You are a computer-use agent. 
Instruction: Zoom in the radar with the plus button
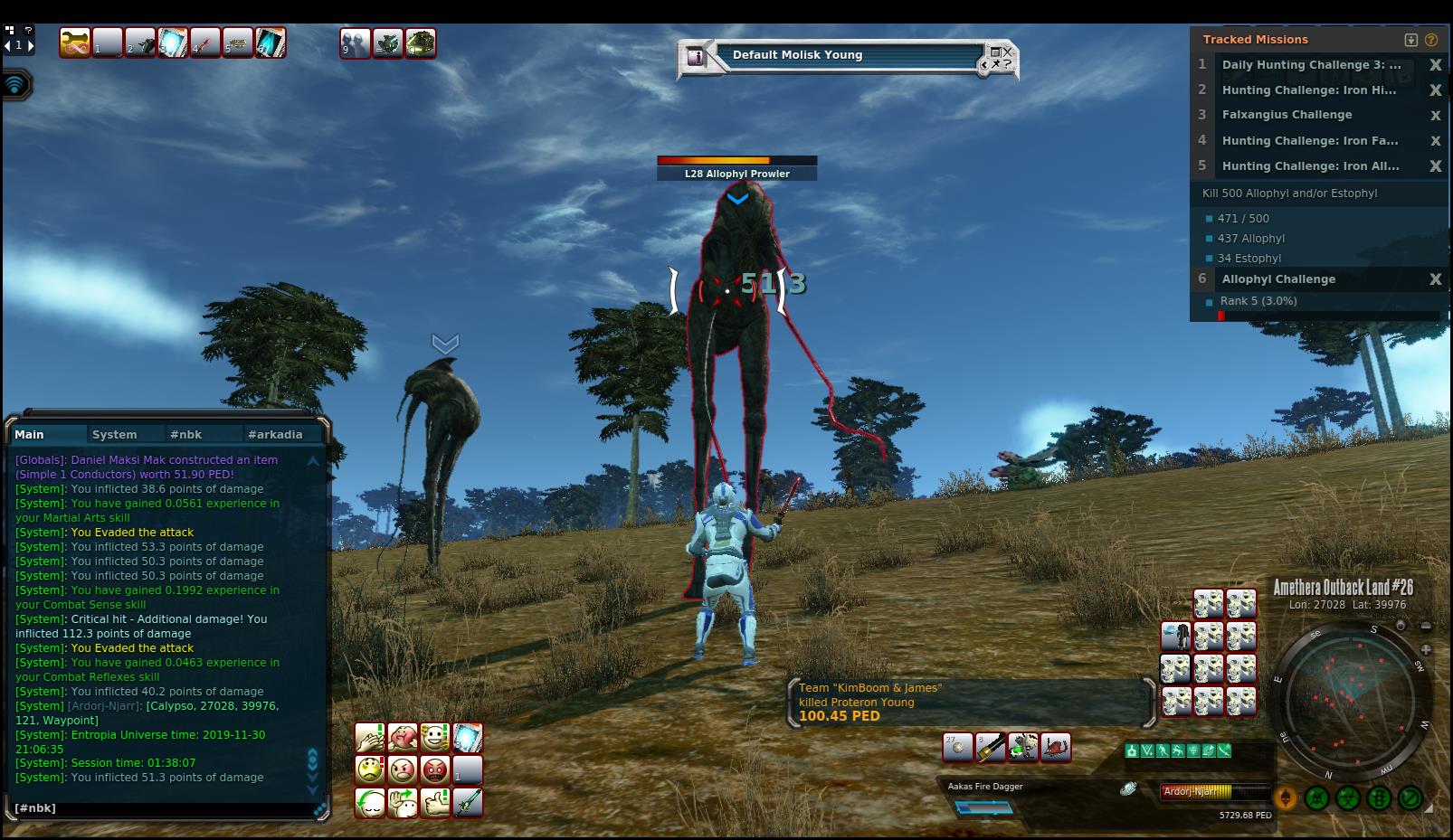point(1426,649)
